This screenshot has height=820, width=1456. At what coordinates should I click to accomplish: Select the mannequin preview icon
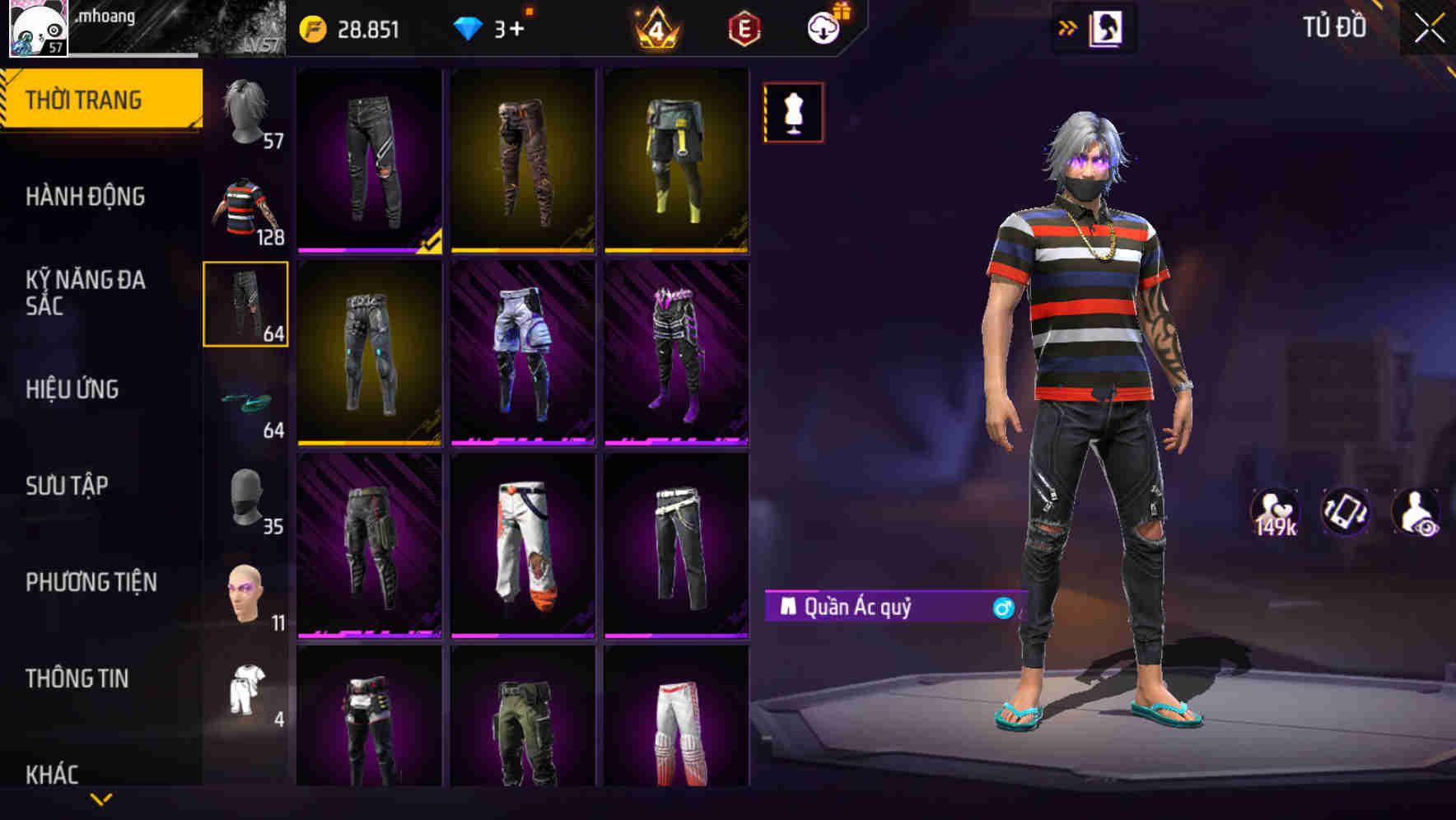pos(793,113)
